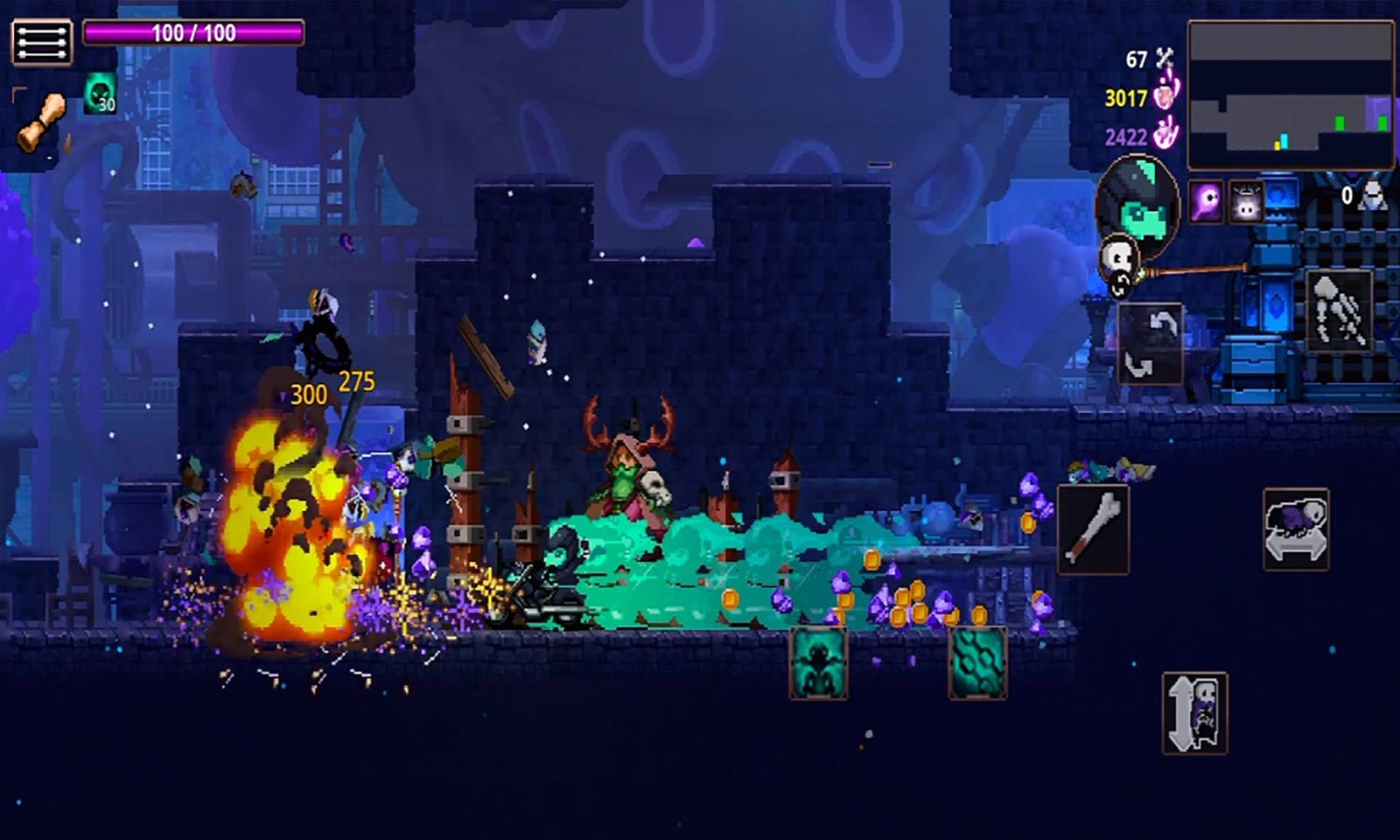Use the horizontal dash button

pos(1296,529)
